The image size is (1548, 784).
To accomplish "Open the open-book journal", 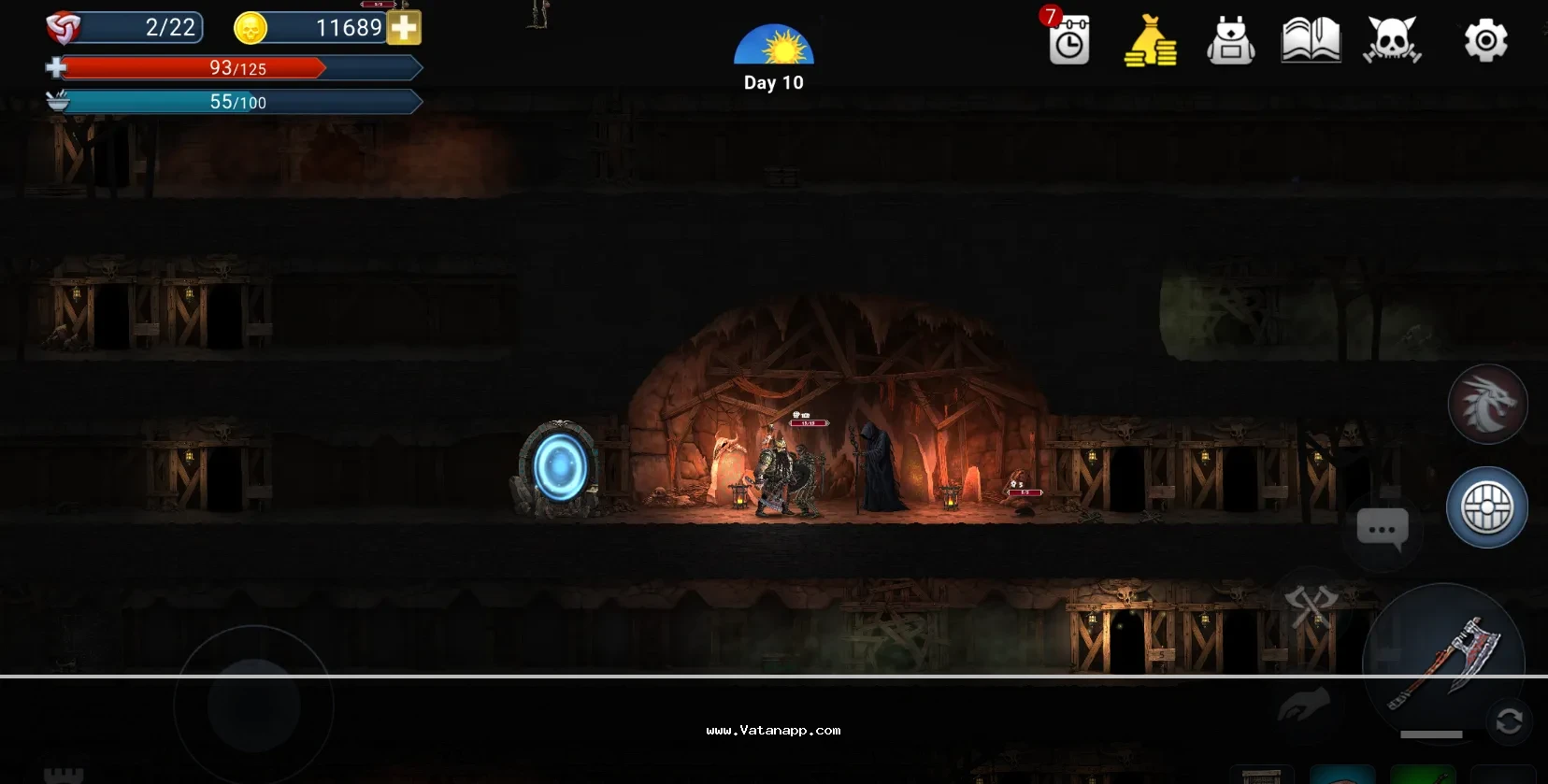I will click(x=1311, y=41).
